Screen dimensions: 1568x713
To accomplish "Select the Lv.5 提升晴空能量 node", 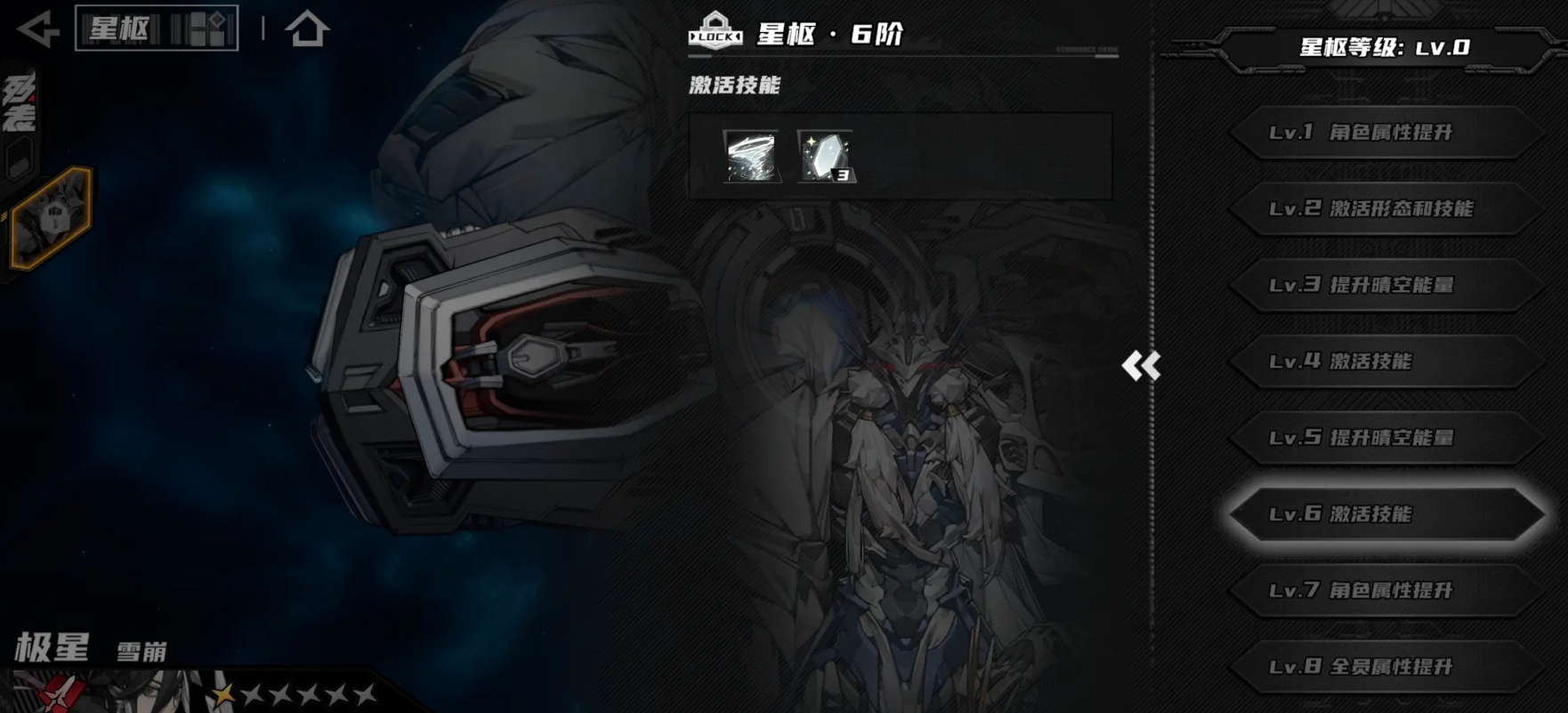I will pyautogui.click(x=1384, y=439).
